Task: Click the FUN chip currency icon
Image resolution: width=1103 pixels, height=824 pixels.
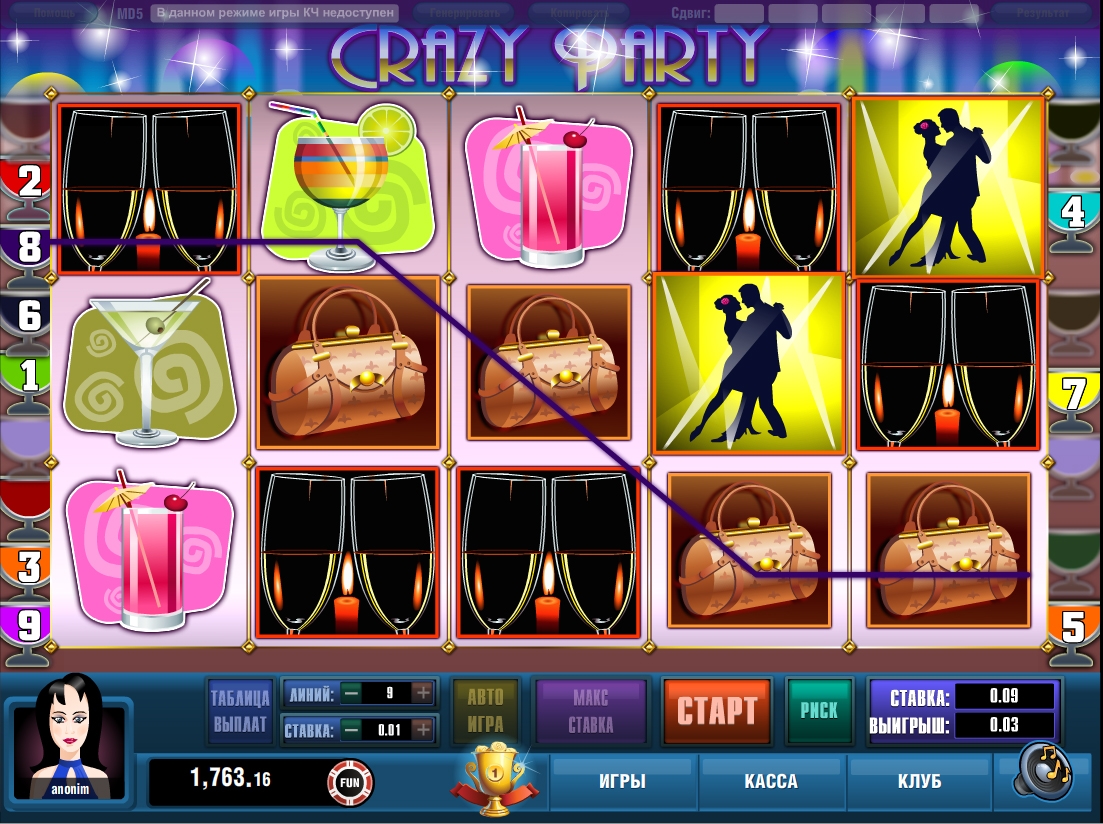Action: pos(350,780)
